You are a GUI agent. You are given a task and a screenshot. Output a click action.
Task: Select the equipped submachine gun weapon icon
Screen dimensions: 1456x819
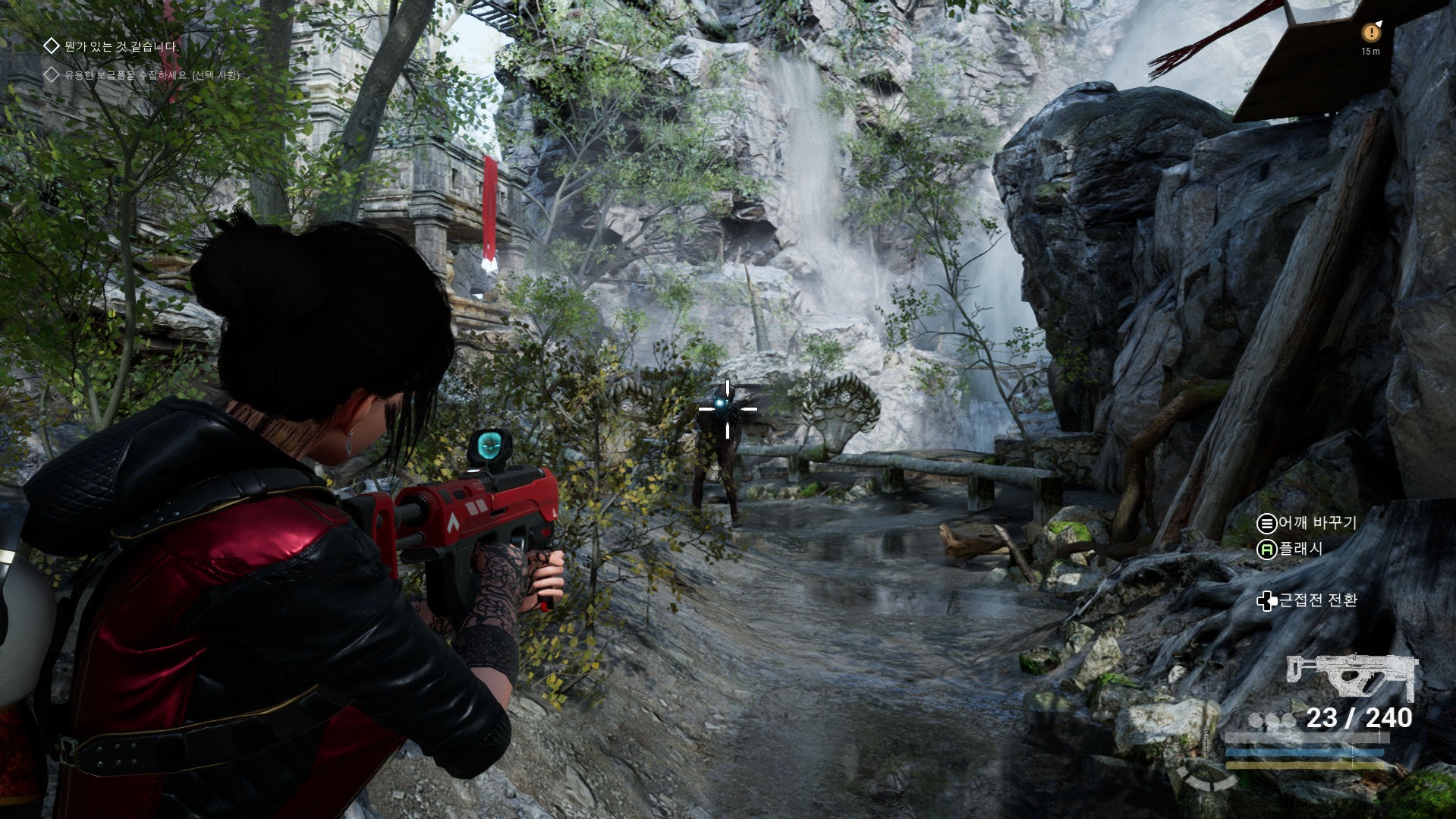click(1351, 676)
